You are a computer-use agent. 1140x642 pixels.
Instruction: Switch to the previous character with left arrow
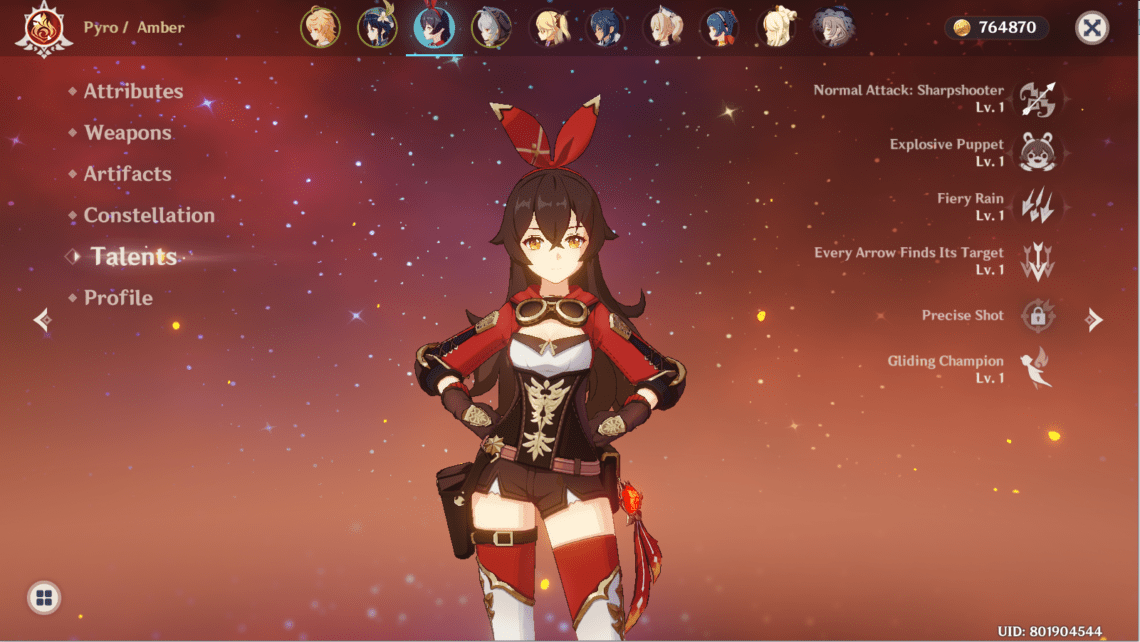pos(42,320)
